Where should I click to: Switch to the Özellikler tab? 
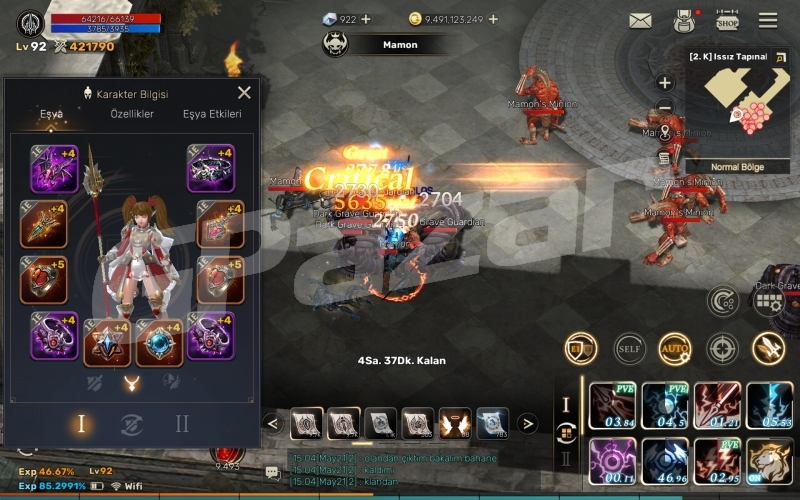click(x=131, y=114)
